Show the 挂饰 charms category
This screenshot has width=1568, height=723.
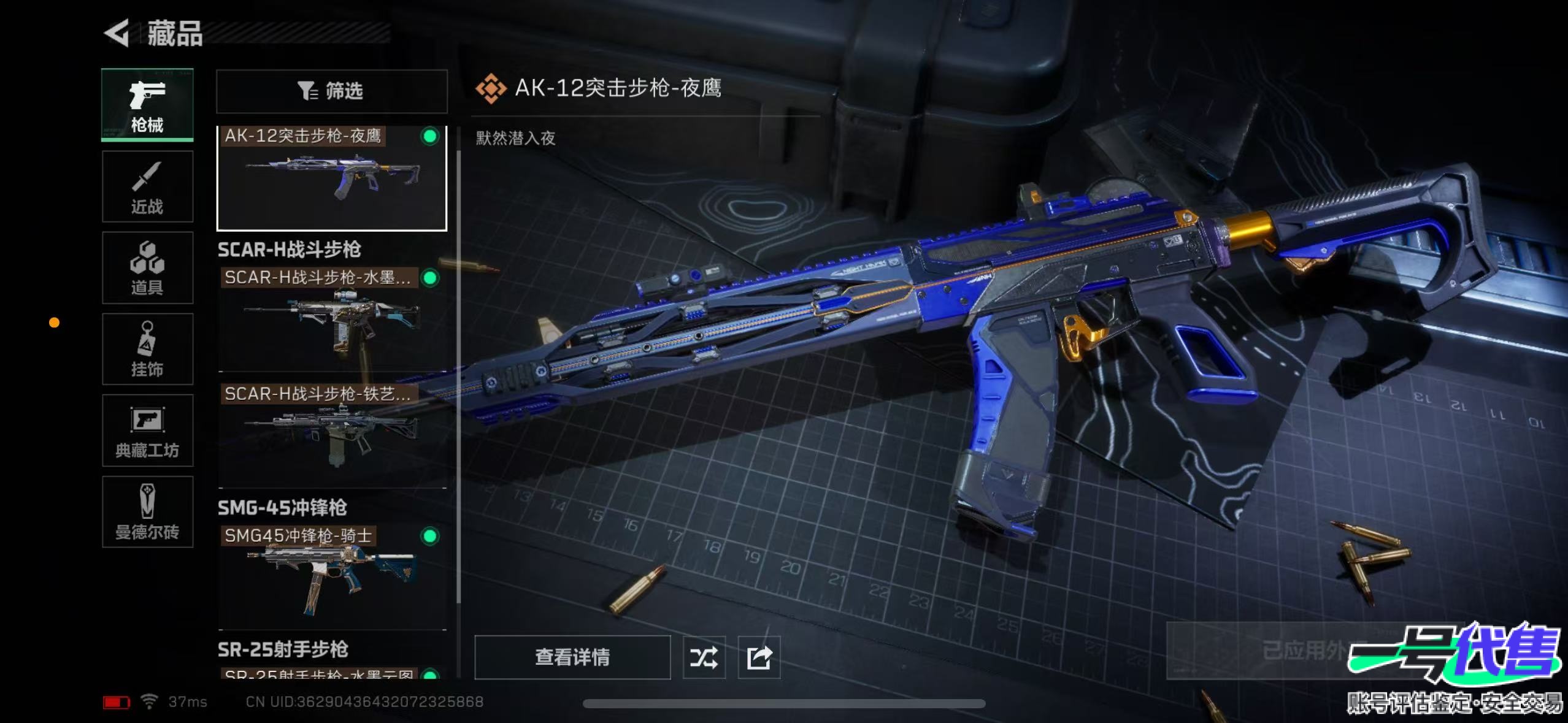pyautogui.click(x=147, y=349)
